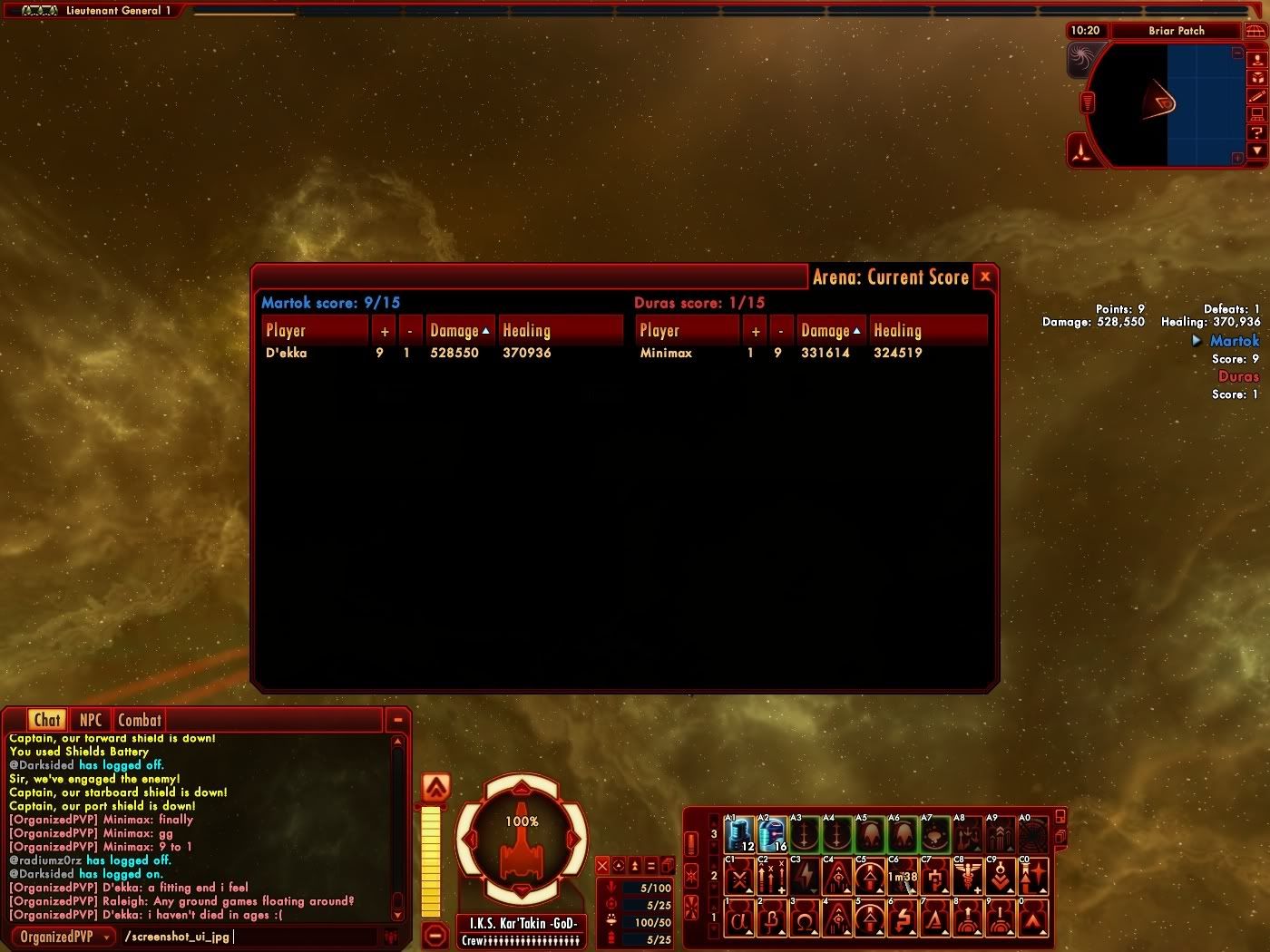The height and width of the screenshot is (952, 1270).
Task: Switch to the Combat log tab
Action: pyautogui.click(x=140, y=720)
